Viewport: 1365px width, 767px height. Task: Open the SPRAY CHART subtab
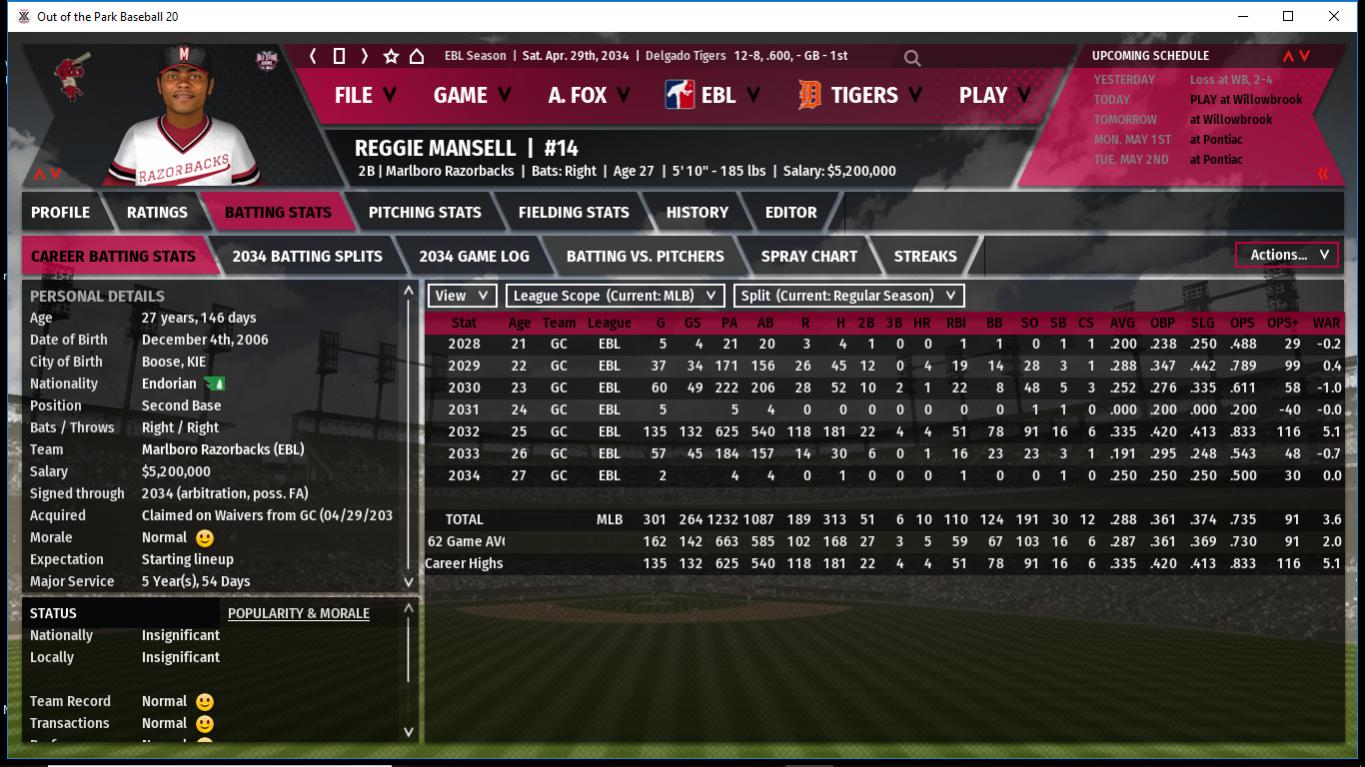click(x=808, y=256)
